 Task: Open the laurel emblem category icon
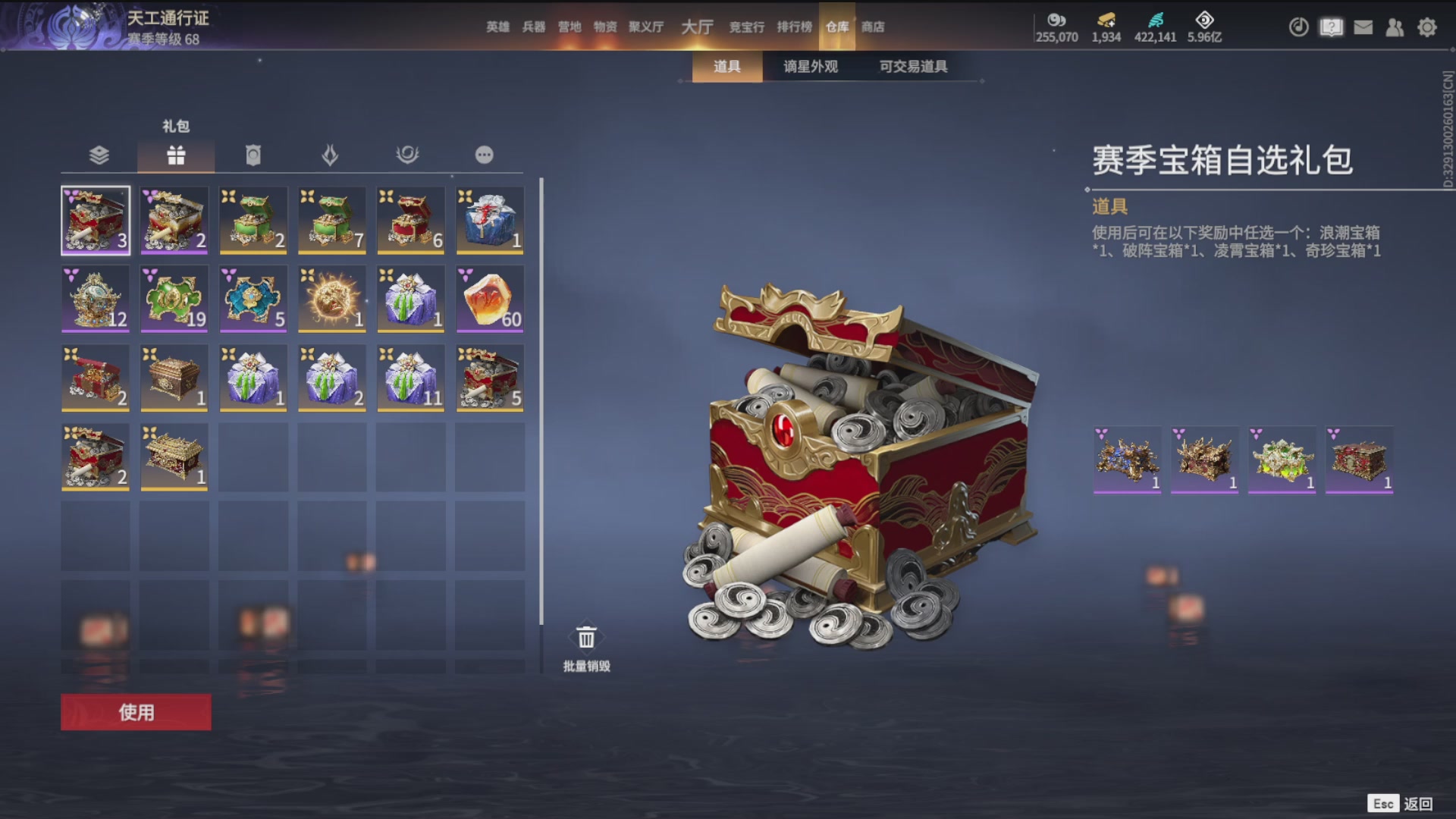[x=408, y=155]
